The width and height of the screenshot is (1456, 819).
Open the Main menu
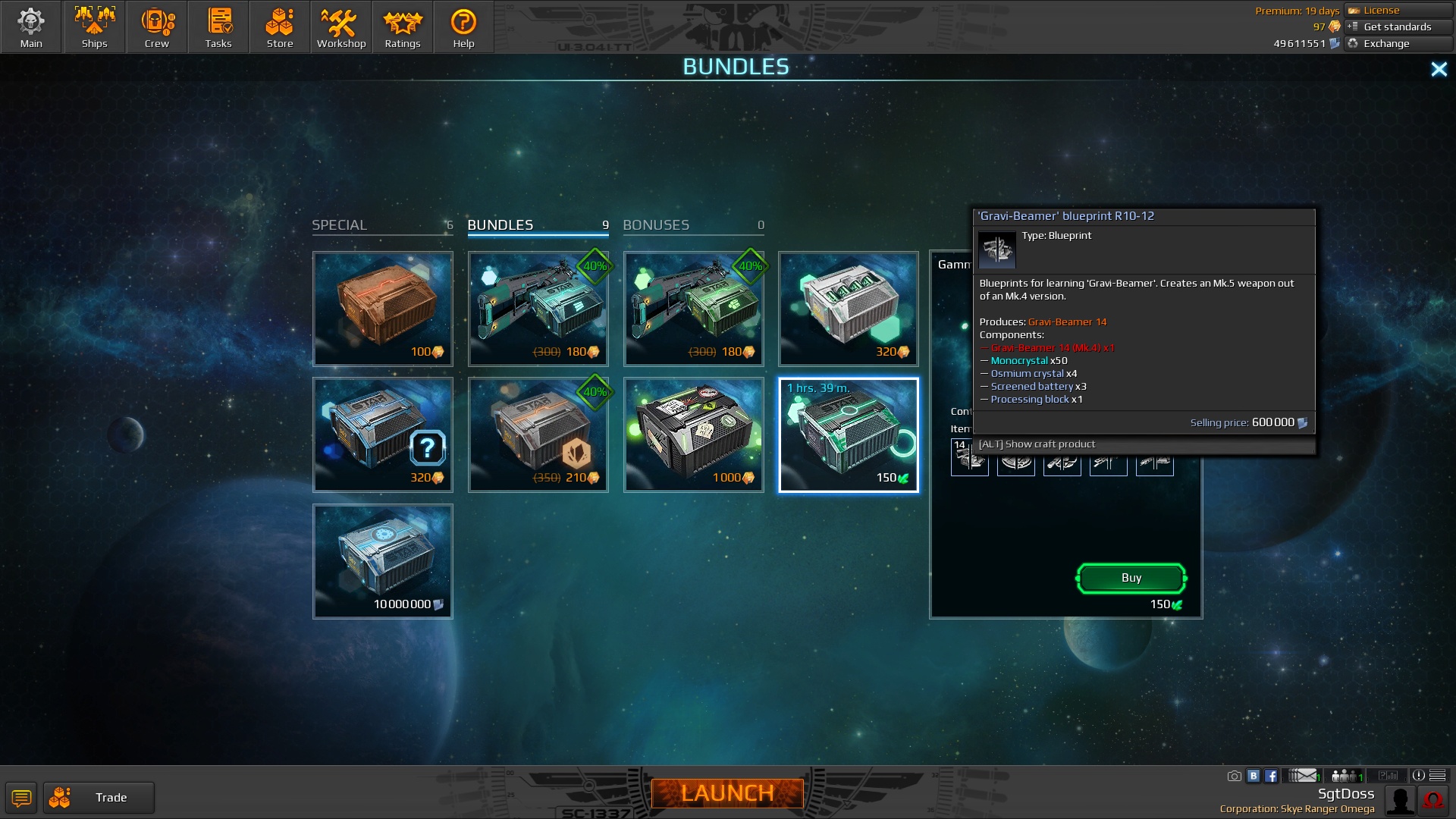[x=31, y=27]
